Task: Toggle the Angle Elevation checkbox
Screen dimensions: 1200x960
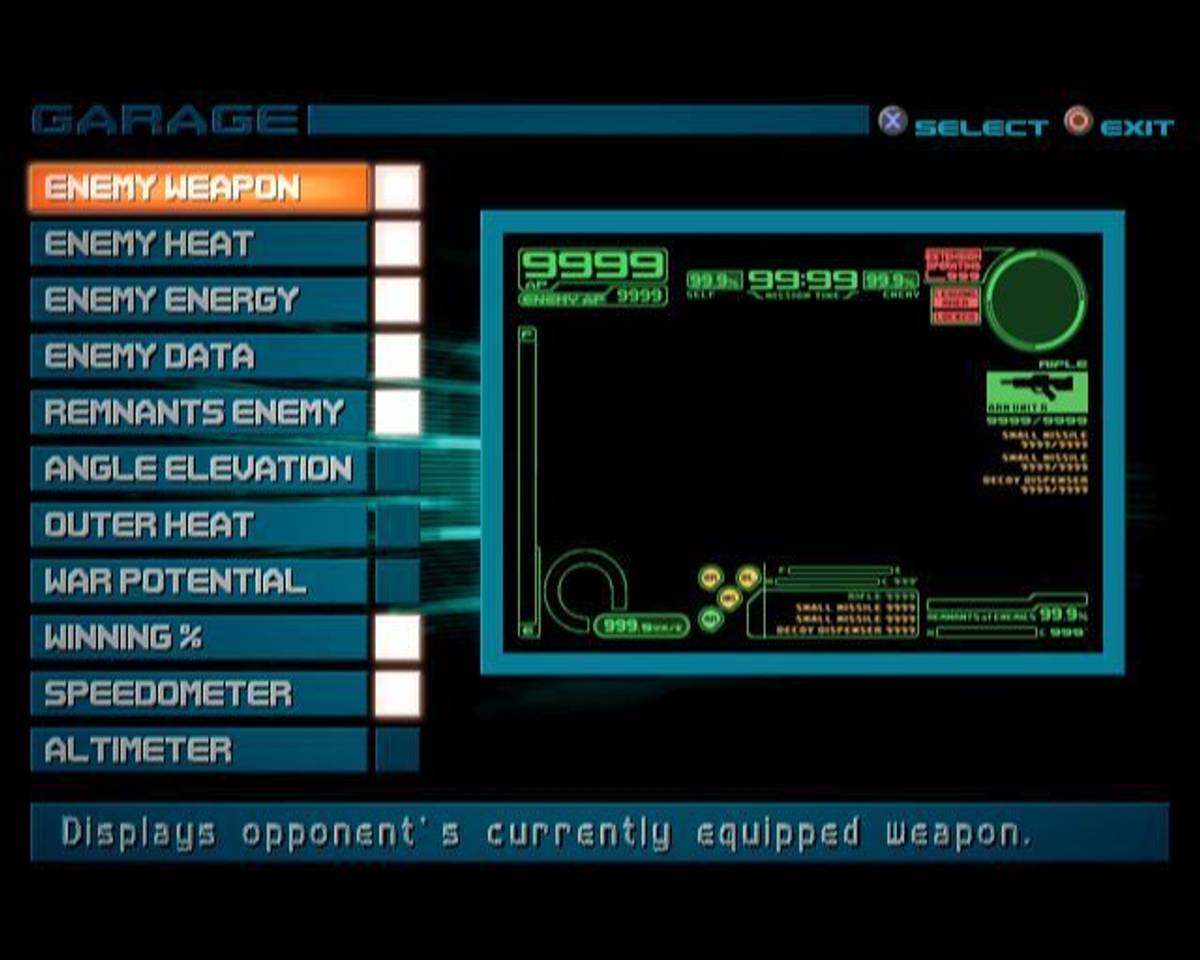Action: pos(398,469)
